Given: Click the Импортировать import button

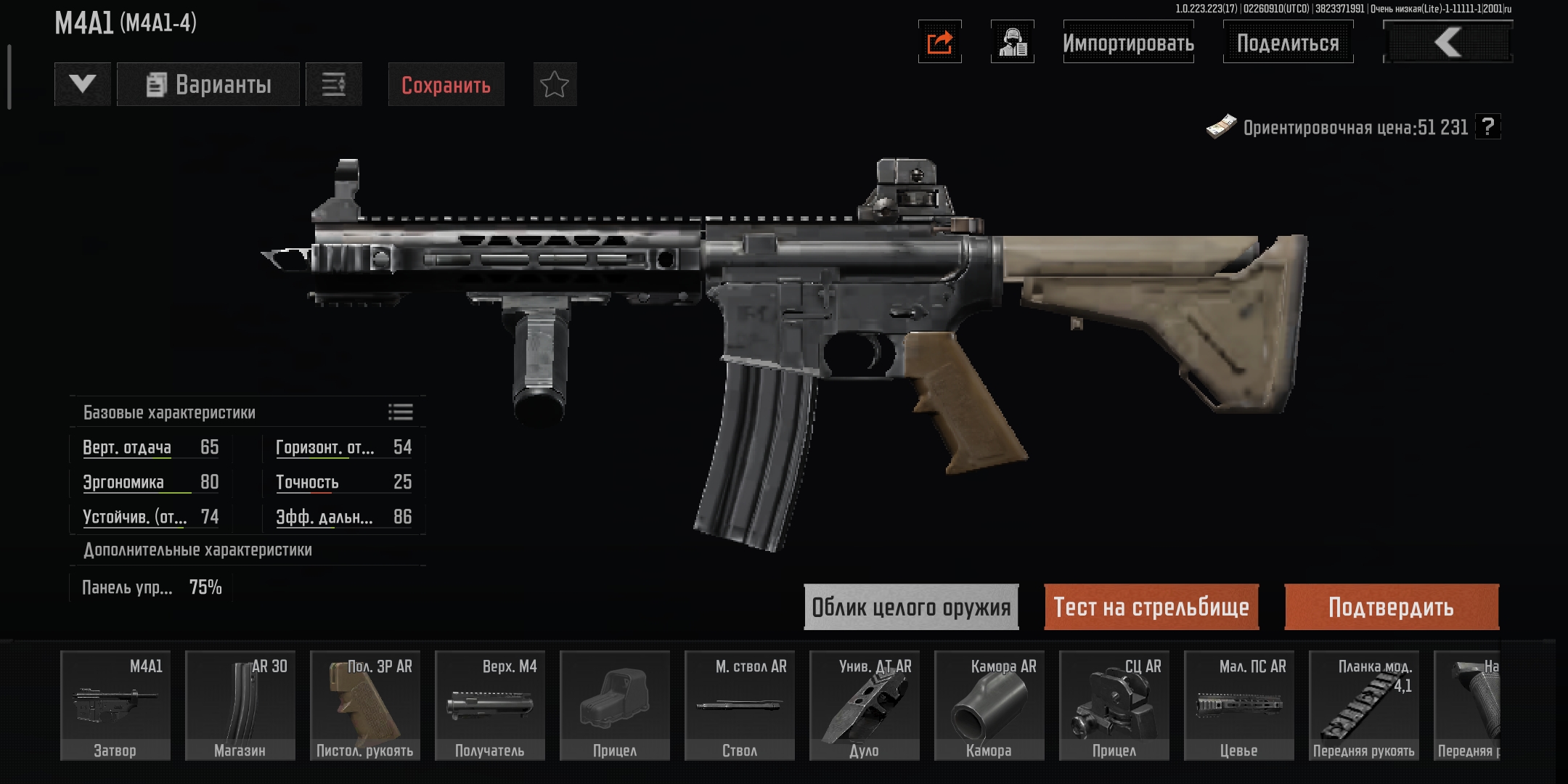Looking at the screenshot, I should point(1128,43).
